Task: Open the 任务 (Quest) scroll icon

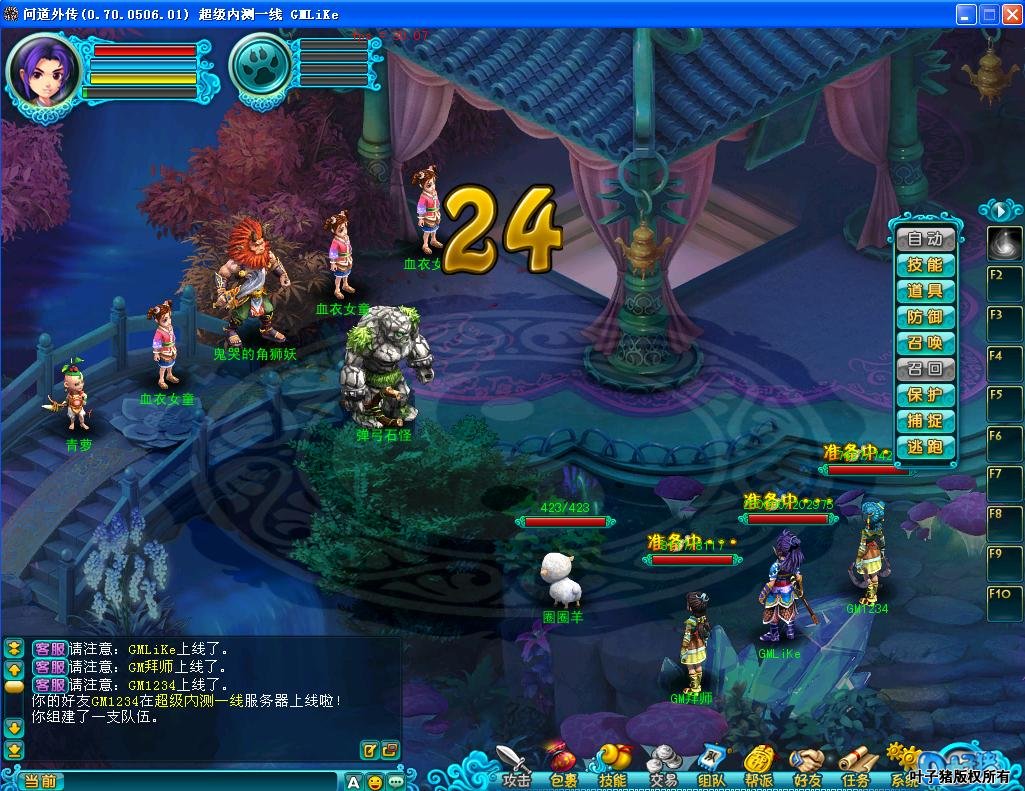Action: (856, 764)
